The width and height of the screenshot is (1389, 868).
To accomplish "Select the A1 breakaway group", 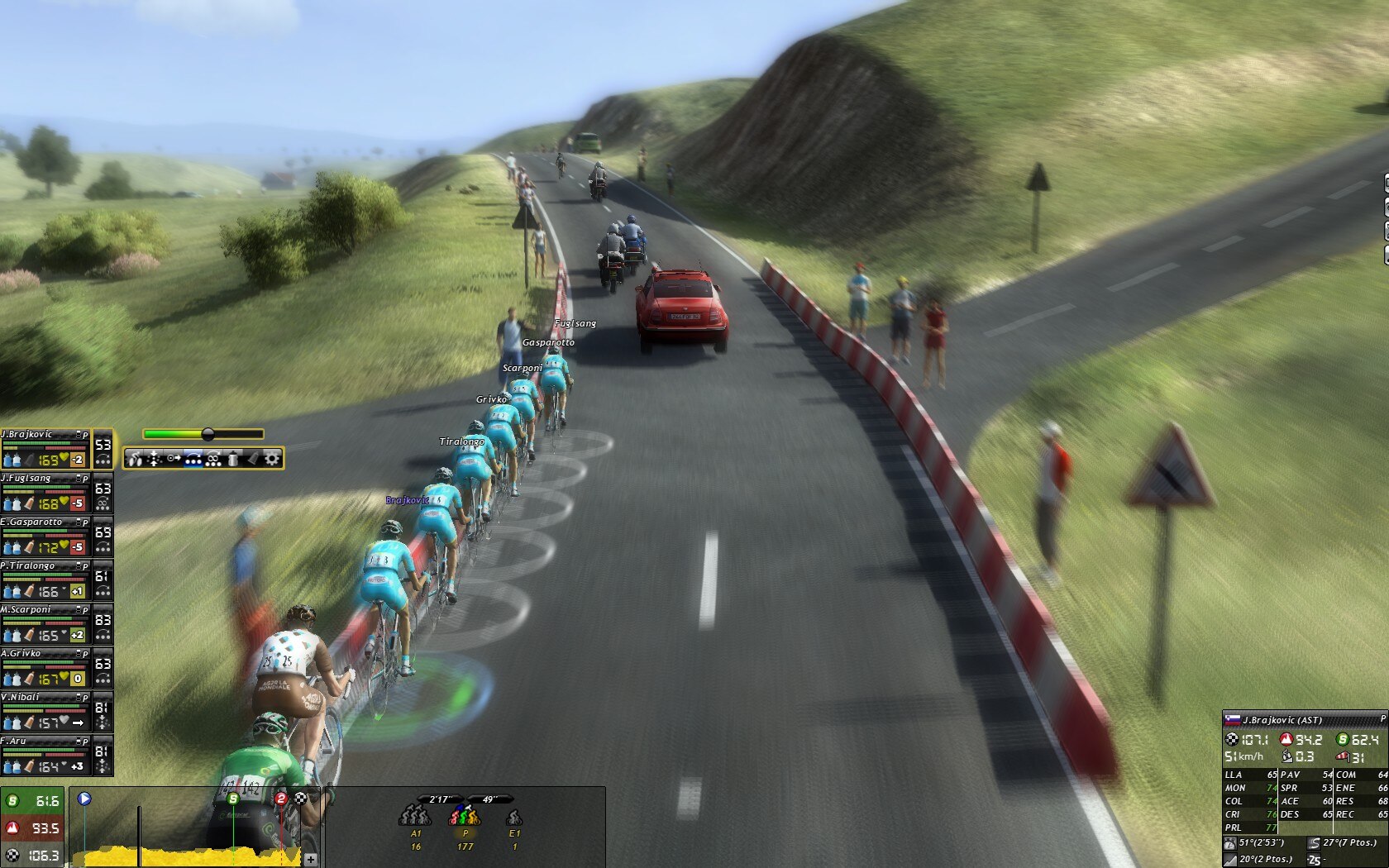I will pyautogui.click(x=415, y=818).
